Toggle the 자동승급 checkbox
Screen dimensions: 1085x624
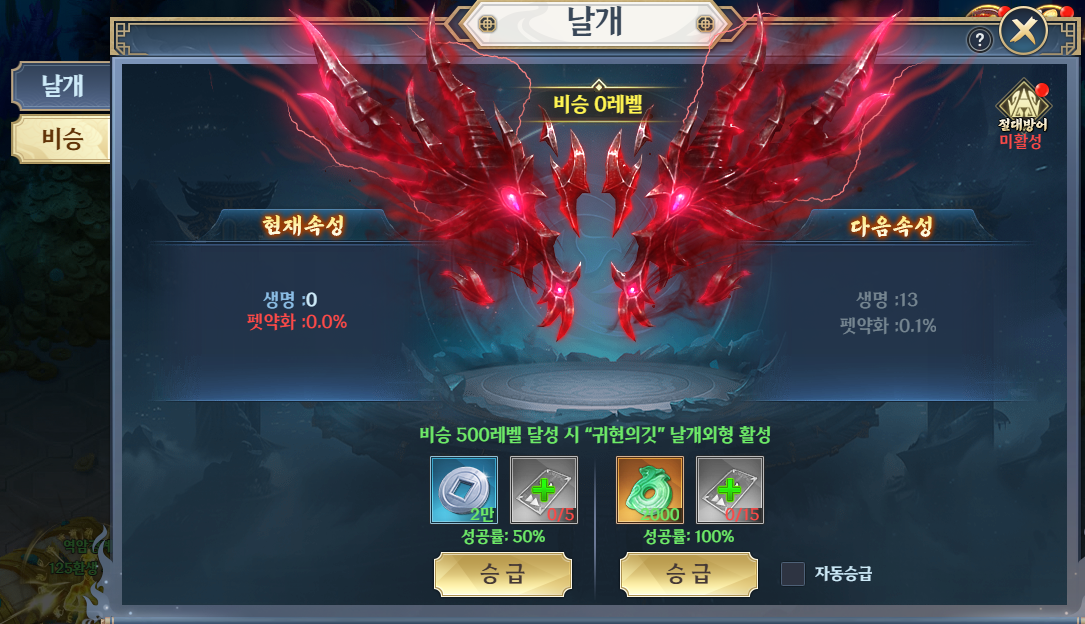(x=792, y=574)
